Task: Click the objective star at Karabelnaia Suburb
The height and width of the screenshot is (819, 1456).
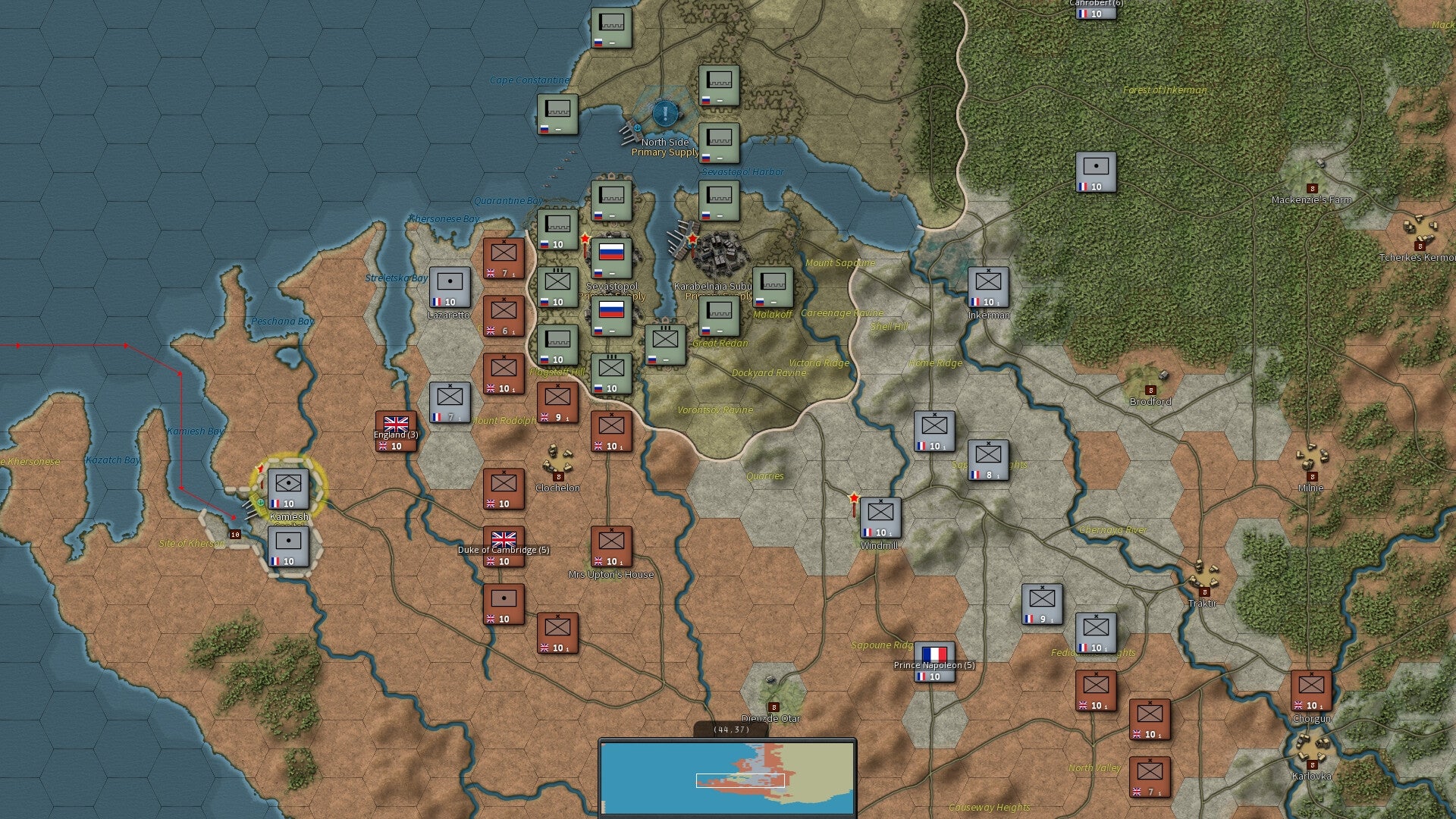Action: point(692,238)
